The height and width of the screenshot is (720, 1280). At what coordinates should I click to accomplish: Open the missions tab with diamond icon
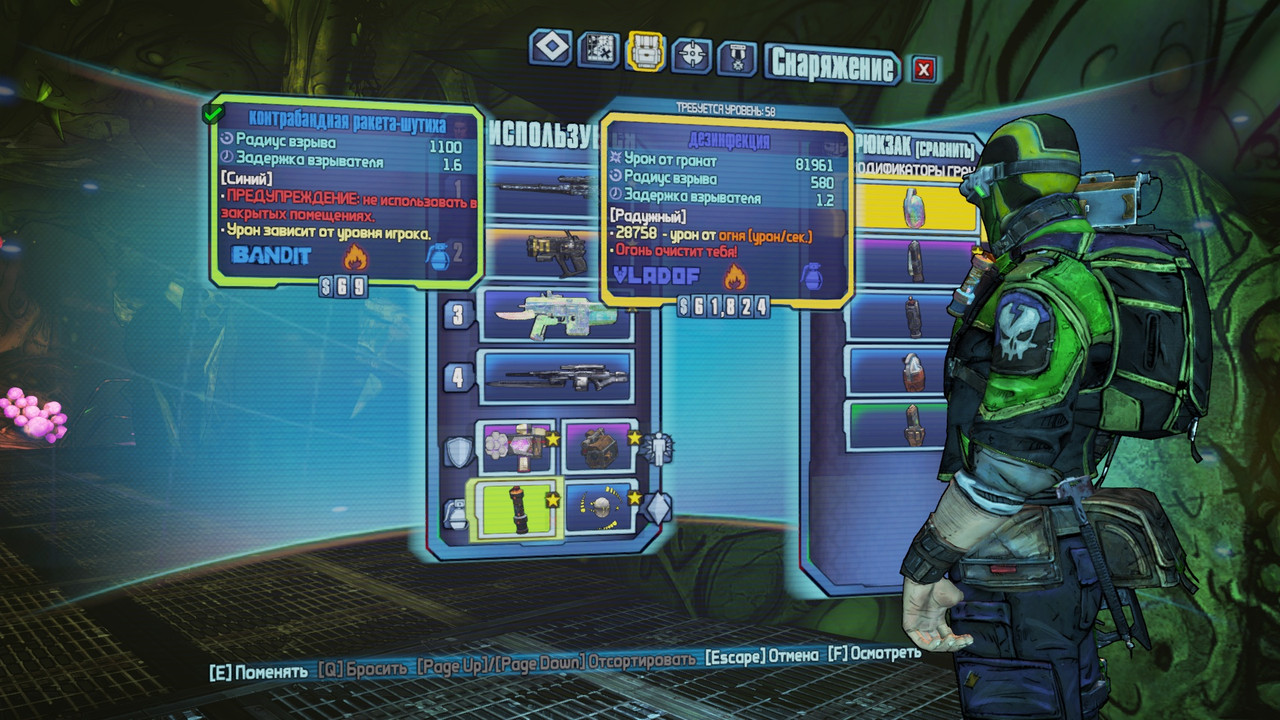click(x=551, y=47)
